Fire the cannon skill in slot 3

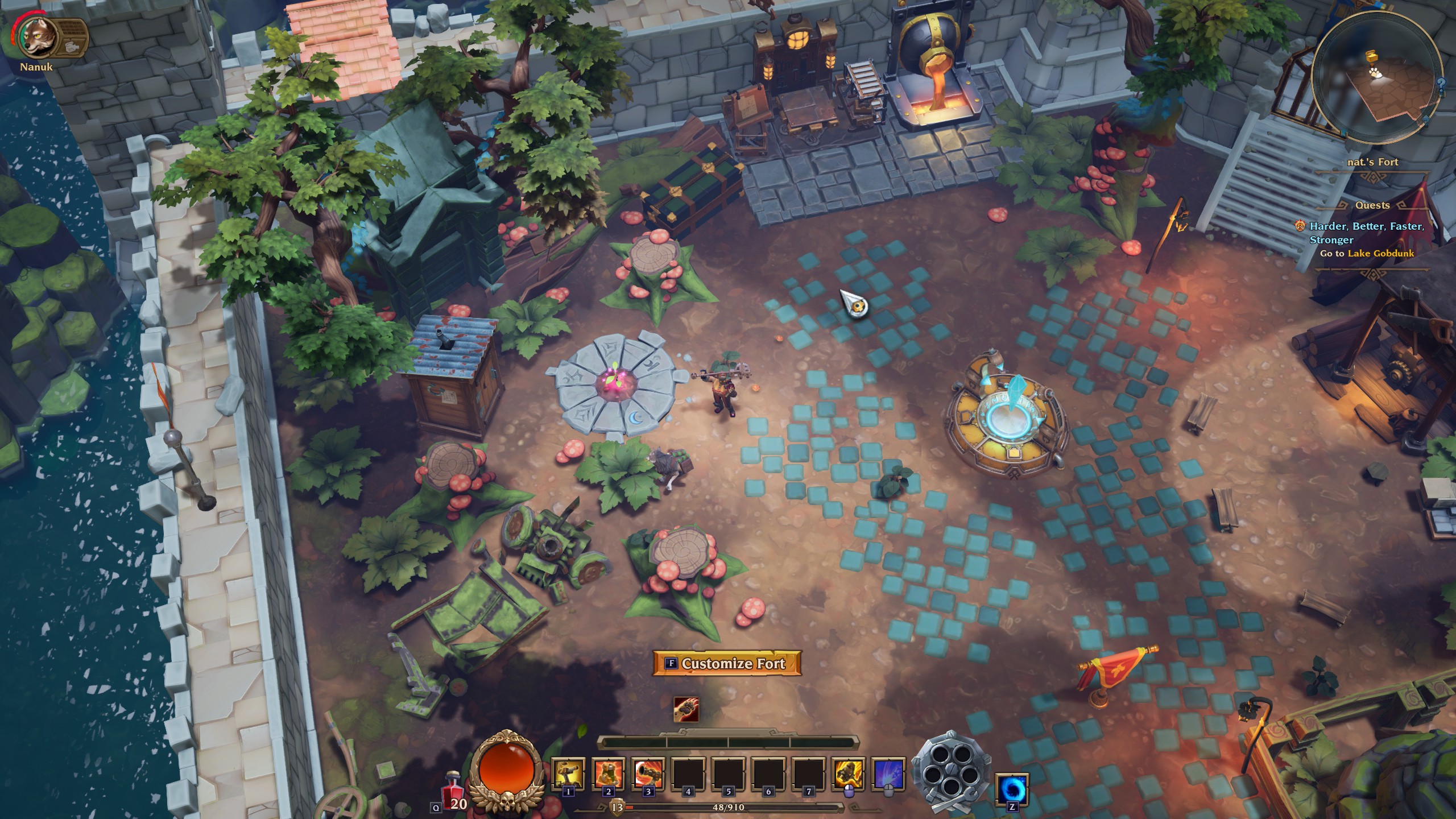point(648,773)
